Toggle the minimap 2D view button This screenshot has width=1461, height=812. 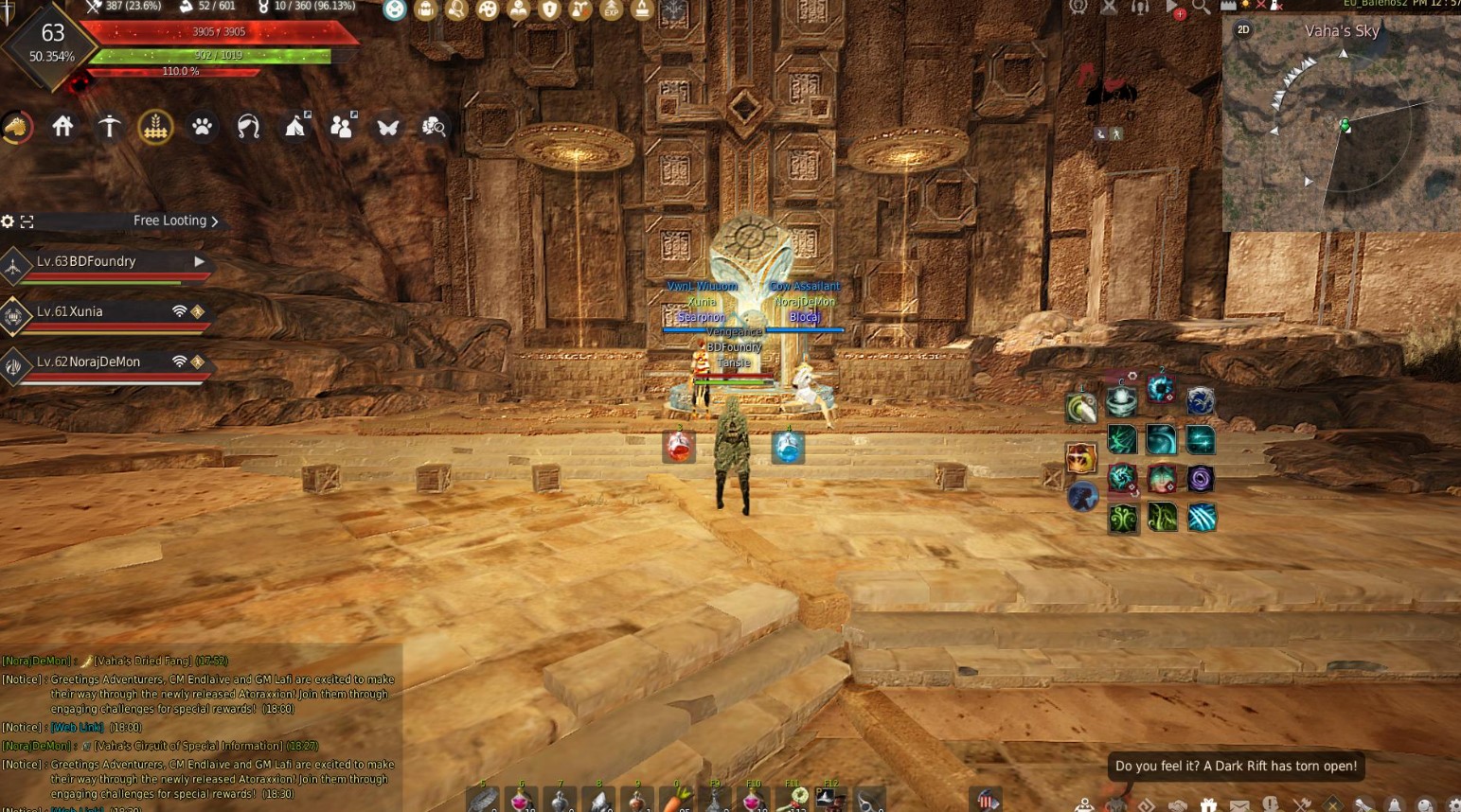(1243, 30)
